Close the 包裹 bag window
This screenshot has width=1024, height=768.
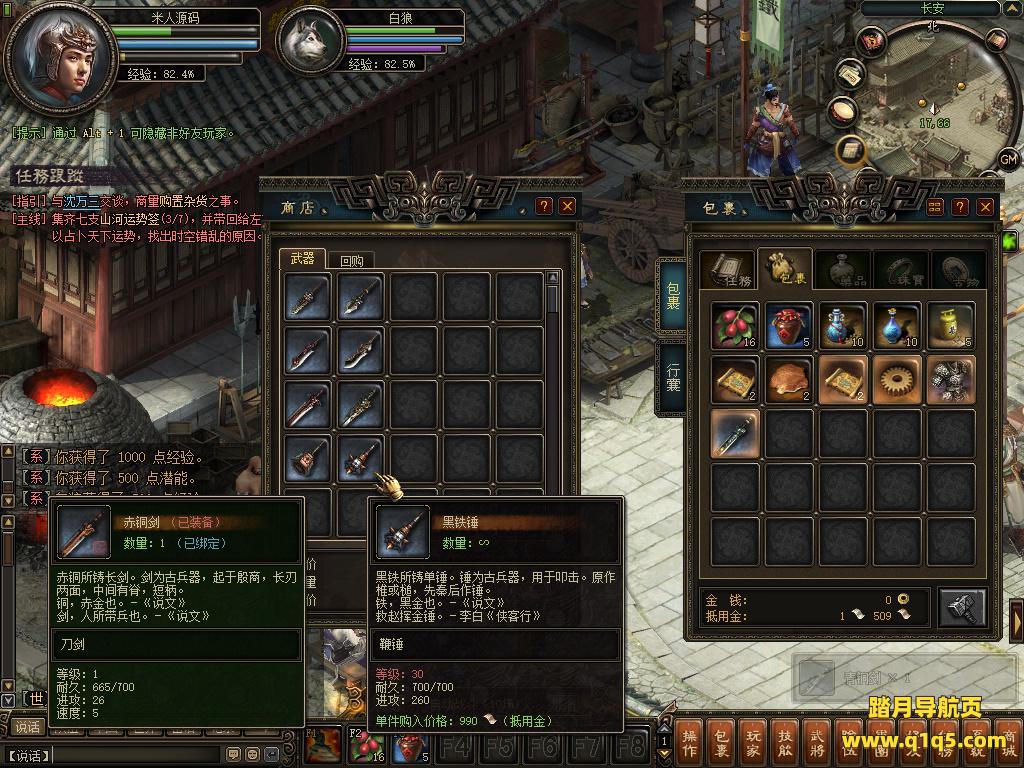tap(985, 206)
